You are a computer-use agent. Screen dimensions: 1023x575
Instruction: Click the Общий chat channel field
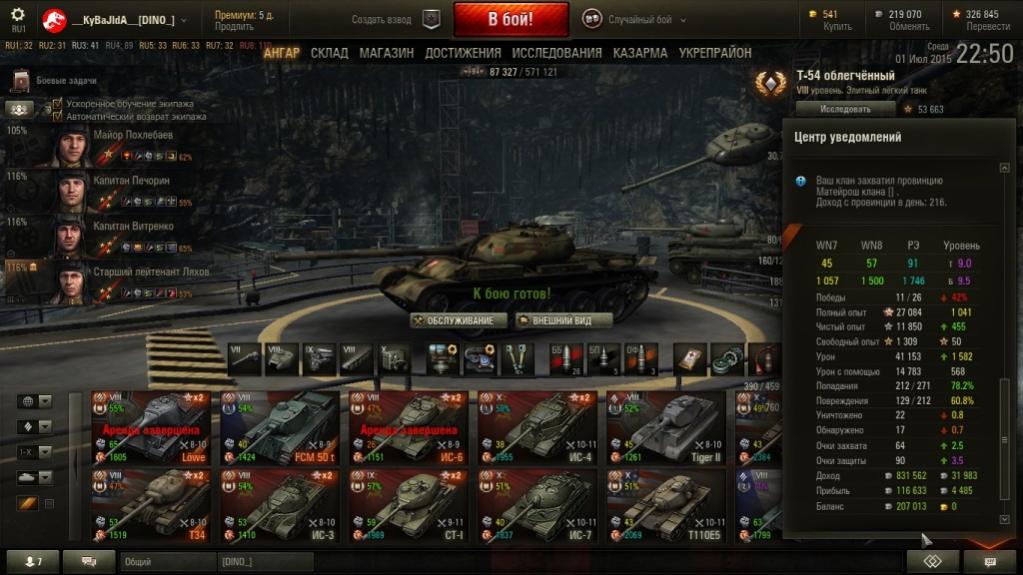pyautogui.click(x=167, y=563)
